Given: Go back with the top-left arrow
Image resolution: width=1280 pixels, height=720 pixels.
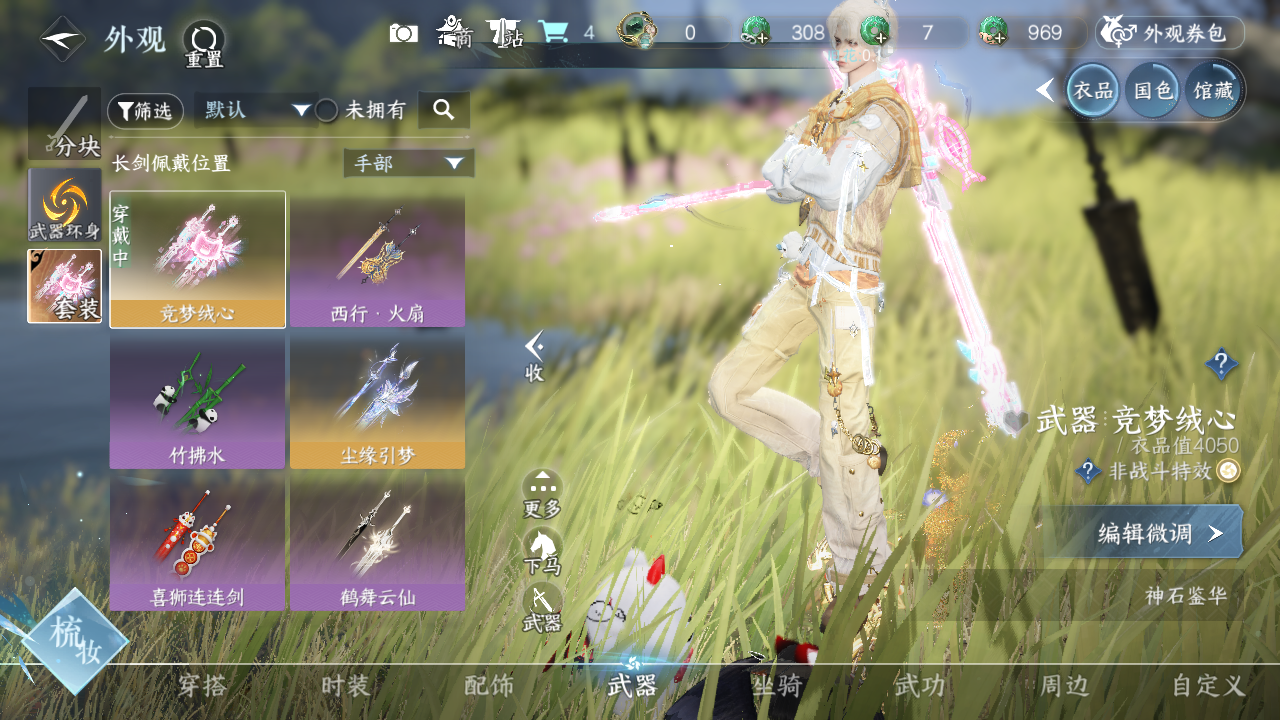Looking at the screenshot, I should coord(62,39).
